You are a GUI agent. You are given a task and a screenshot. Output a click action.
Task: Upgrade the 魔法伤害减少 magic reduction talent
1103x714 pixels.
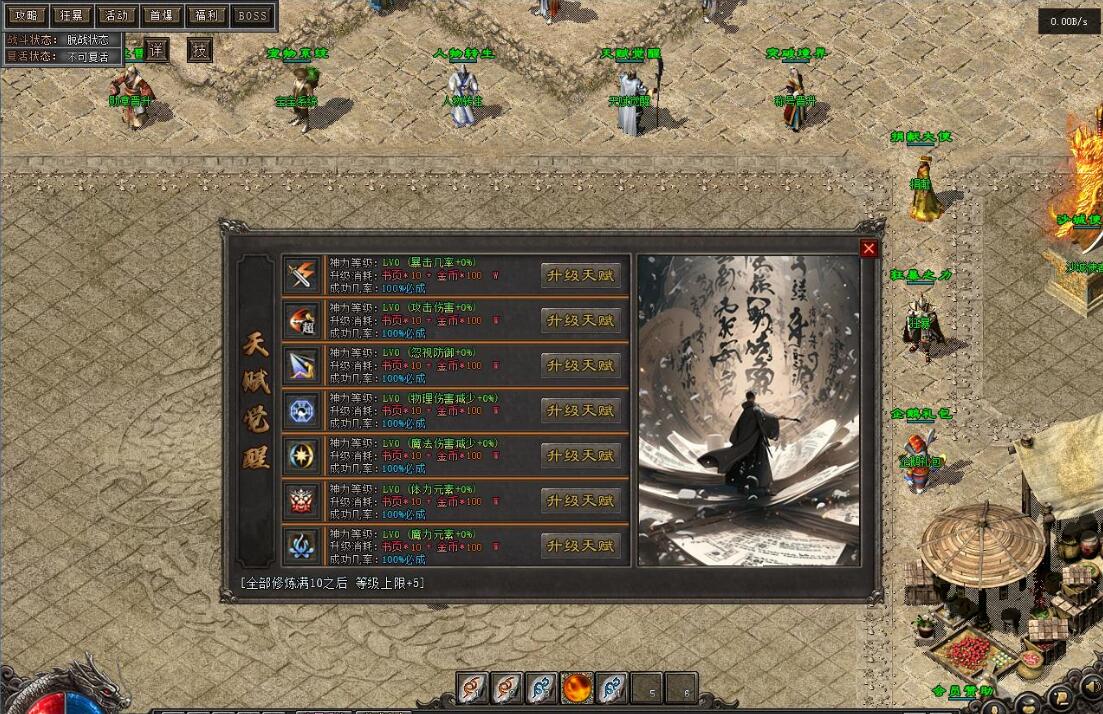pyautogui.click(x=580, y=456)
